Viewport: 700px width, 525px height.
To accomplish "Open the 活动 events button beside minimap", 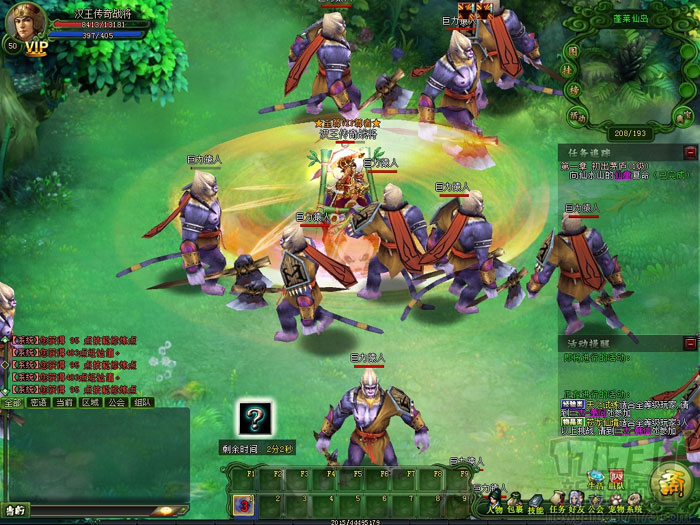I will [575, 116].
